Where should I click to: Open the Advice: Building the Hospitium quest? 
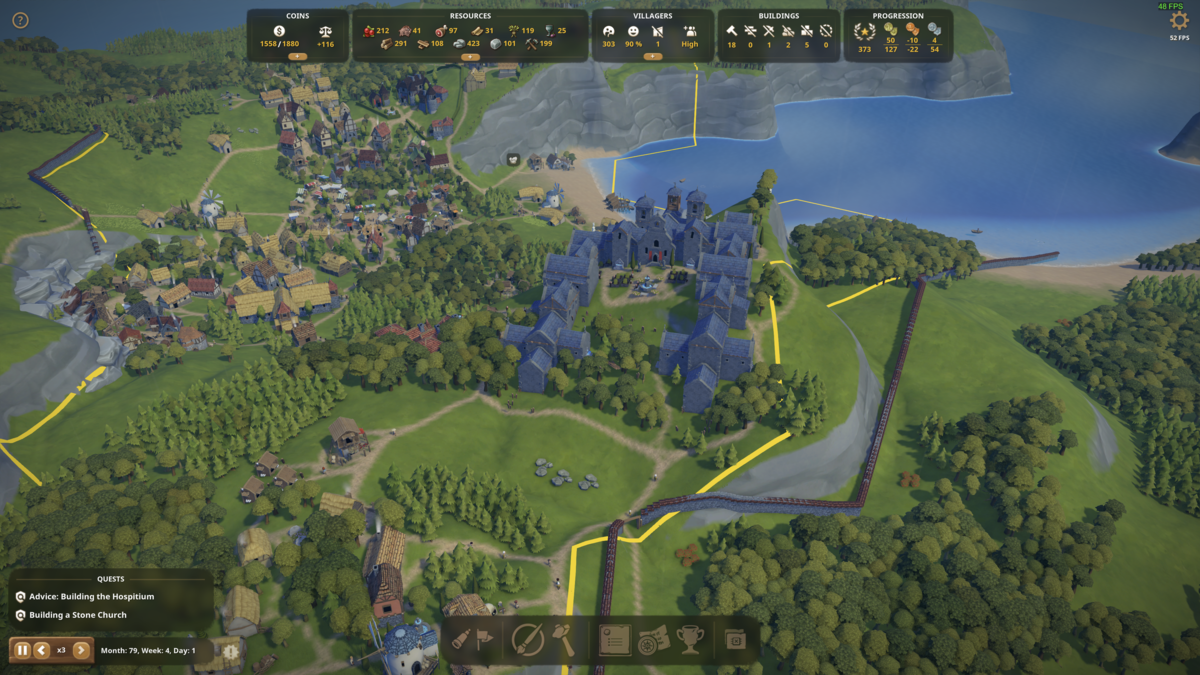tap(91, 596)
